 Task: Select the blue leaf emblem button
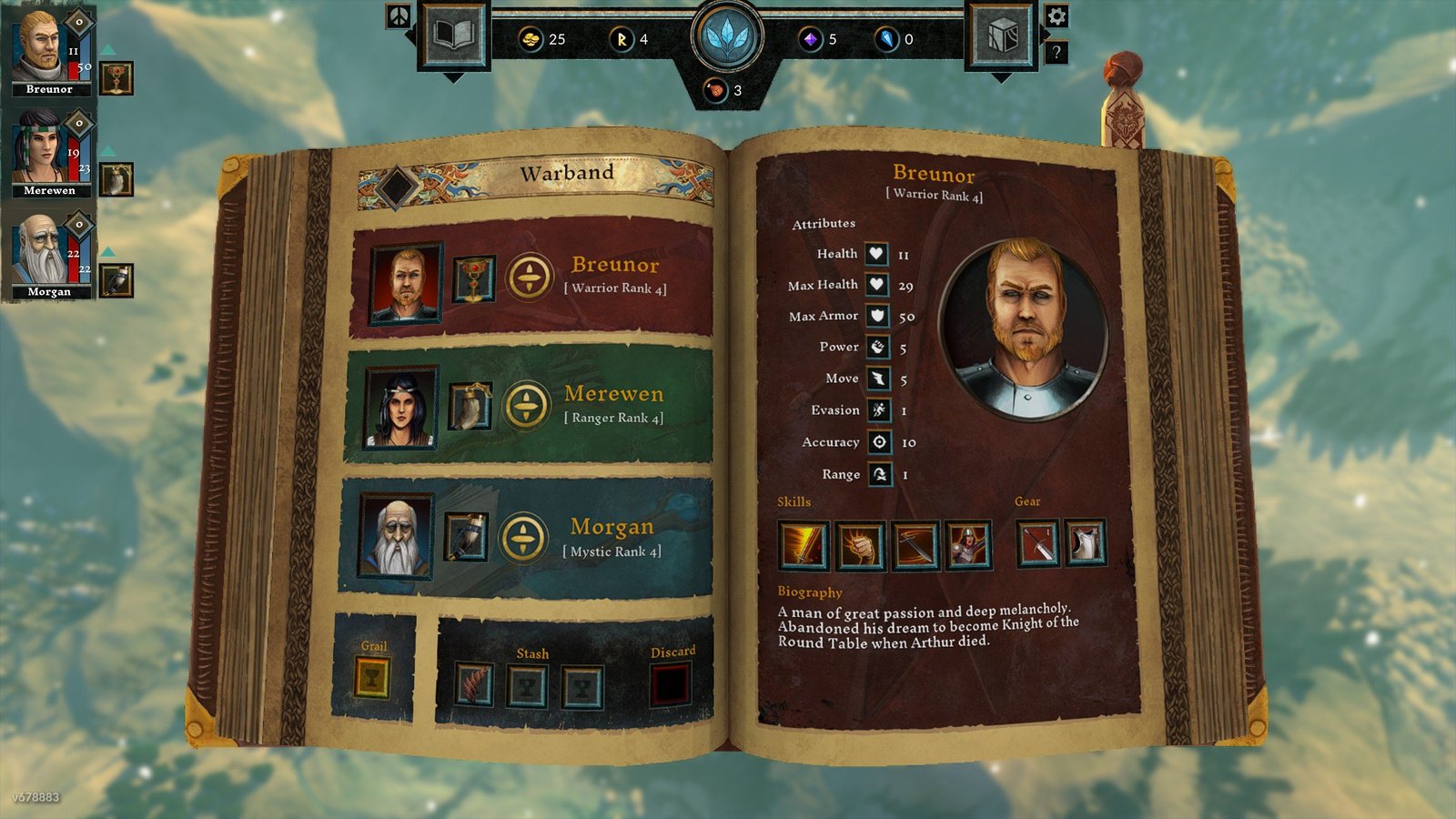click(726, 38)
